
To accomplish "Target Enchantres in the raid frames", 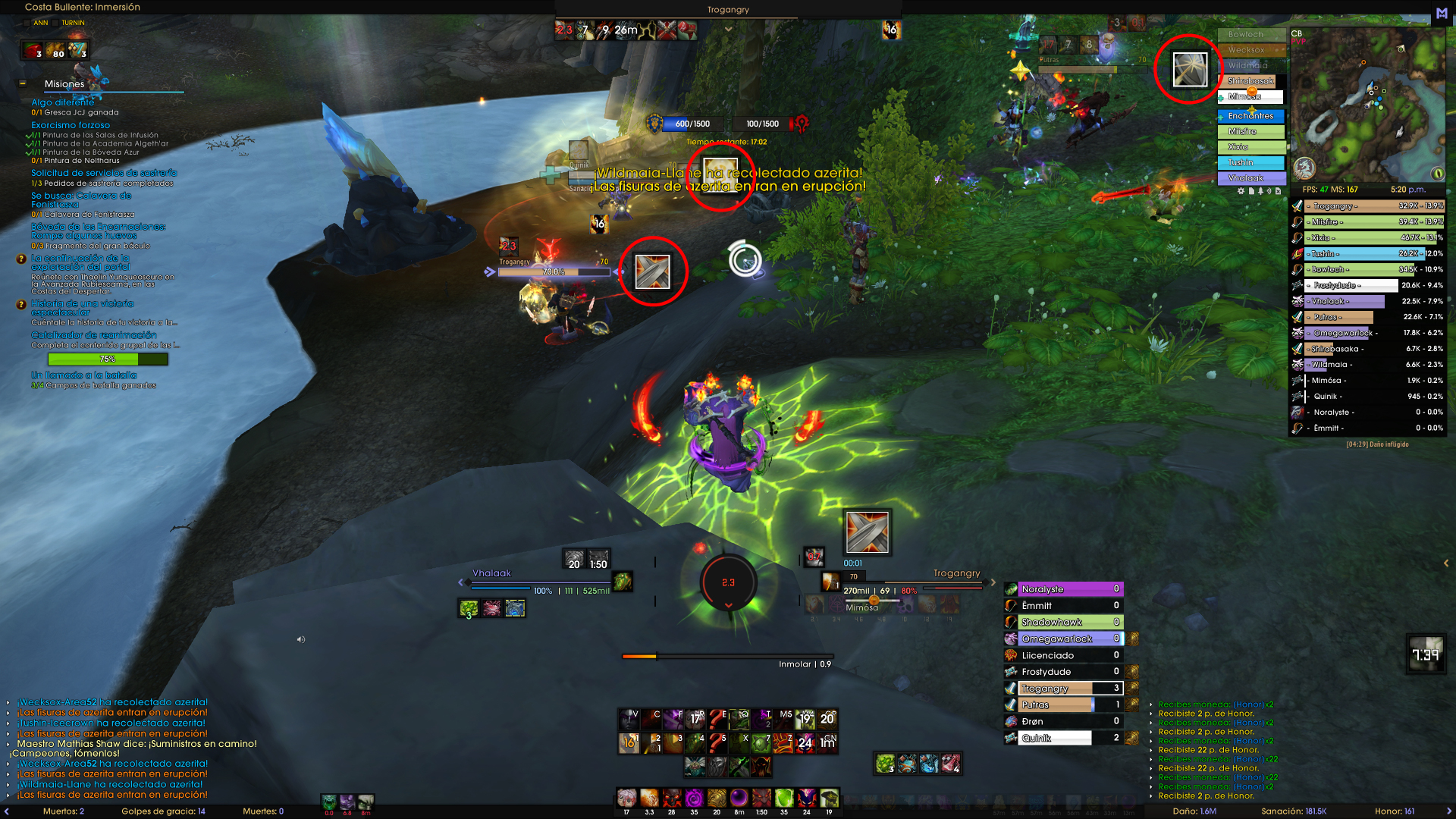I will click(1251, 116).
